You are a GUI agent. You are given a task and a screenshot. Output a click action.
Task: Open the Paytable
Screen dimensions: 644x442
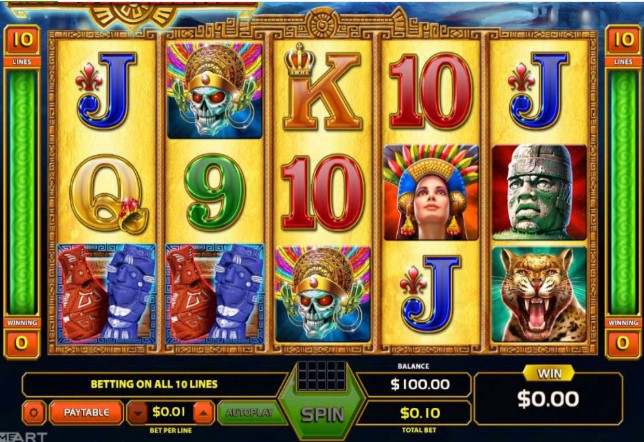[86, 412]
